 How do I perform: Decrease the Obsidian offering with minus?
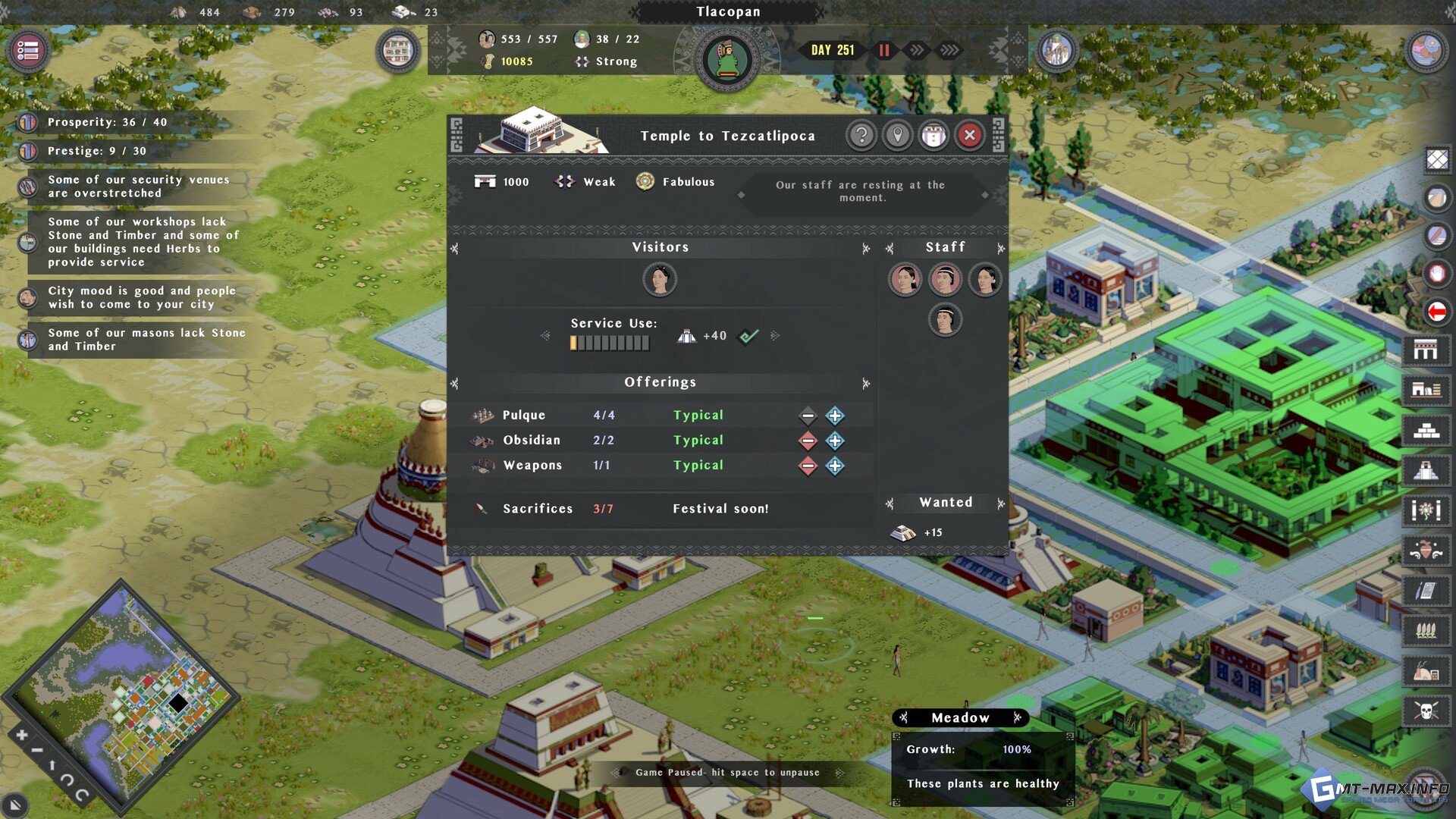coord(808,441)
